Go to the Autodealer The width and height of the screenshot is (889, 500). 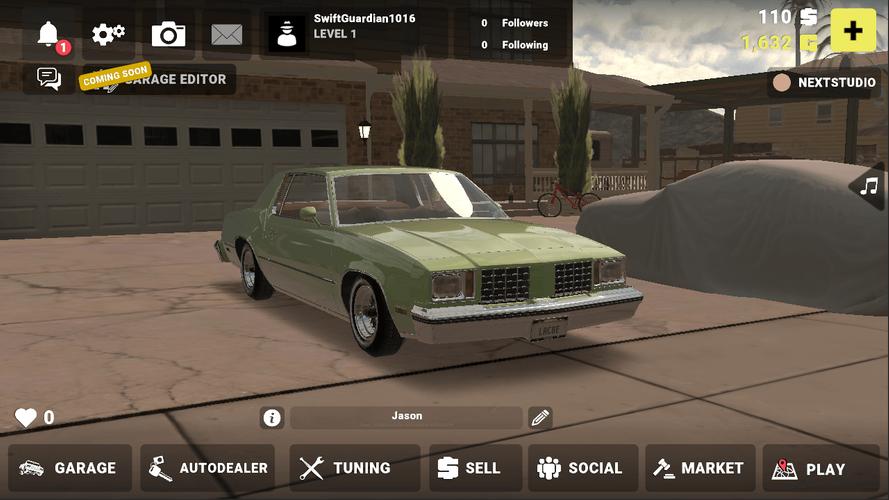point(208,468)
